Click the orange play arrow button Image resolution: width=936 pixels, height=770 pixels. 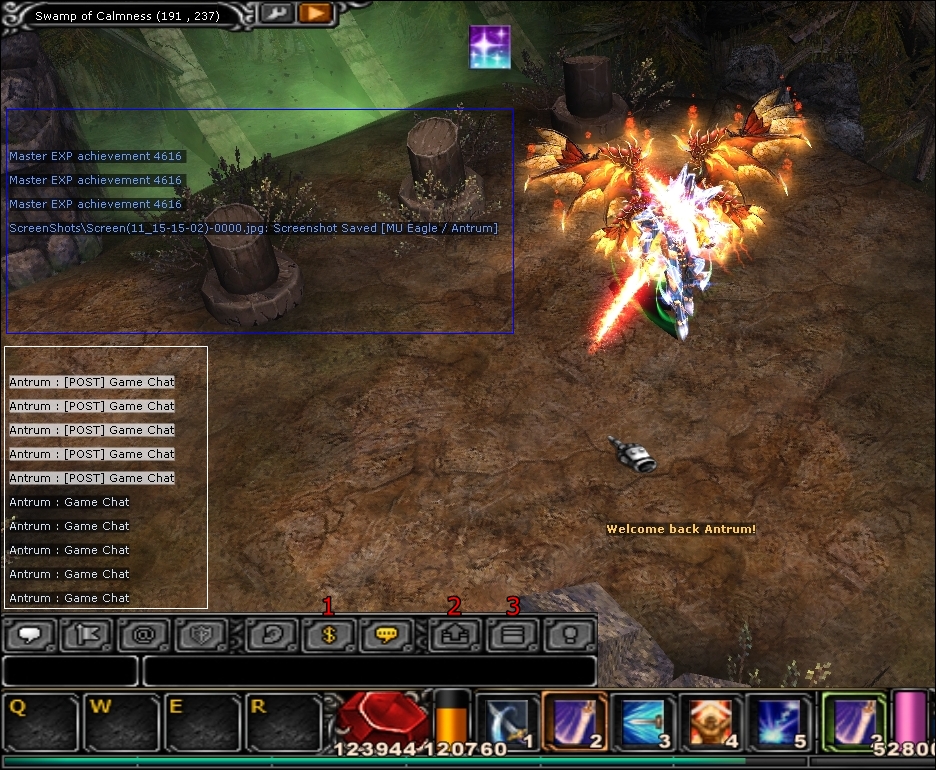coord(314,14)
